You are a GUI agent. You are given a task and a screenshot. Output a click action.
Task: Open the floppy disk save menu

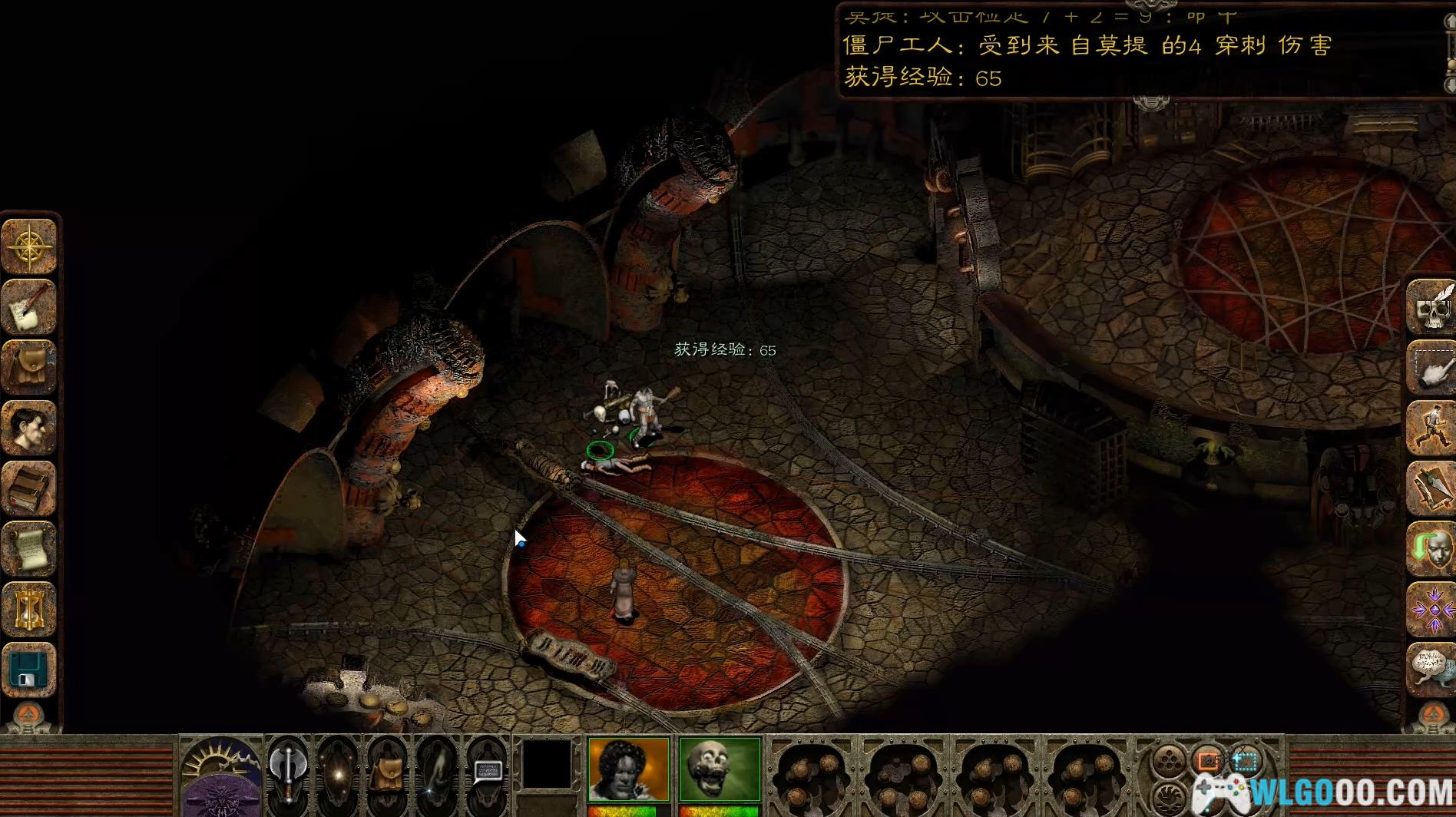pos(30,670)
